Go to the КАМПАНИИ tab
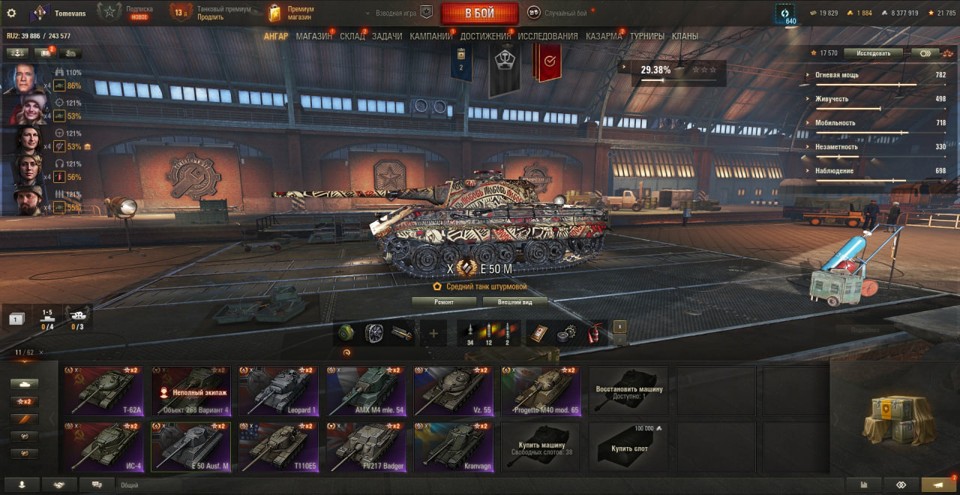Image resolution: width=960 pixels, height=495 pixels. tap(430, 36)
